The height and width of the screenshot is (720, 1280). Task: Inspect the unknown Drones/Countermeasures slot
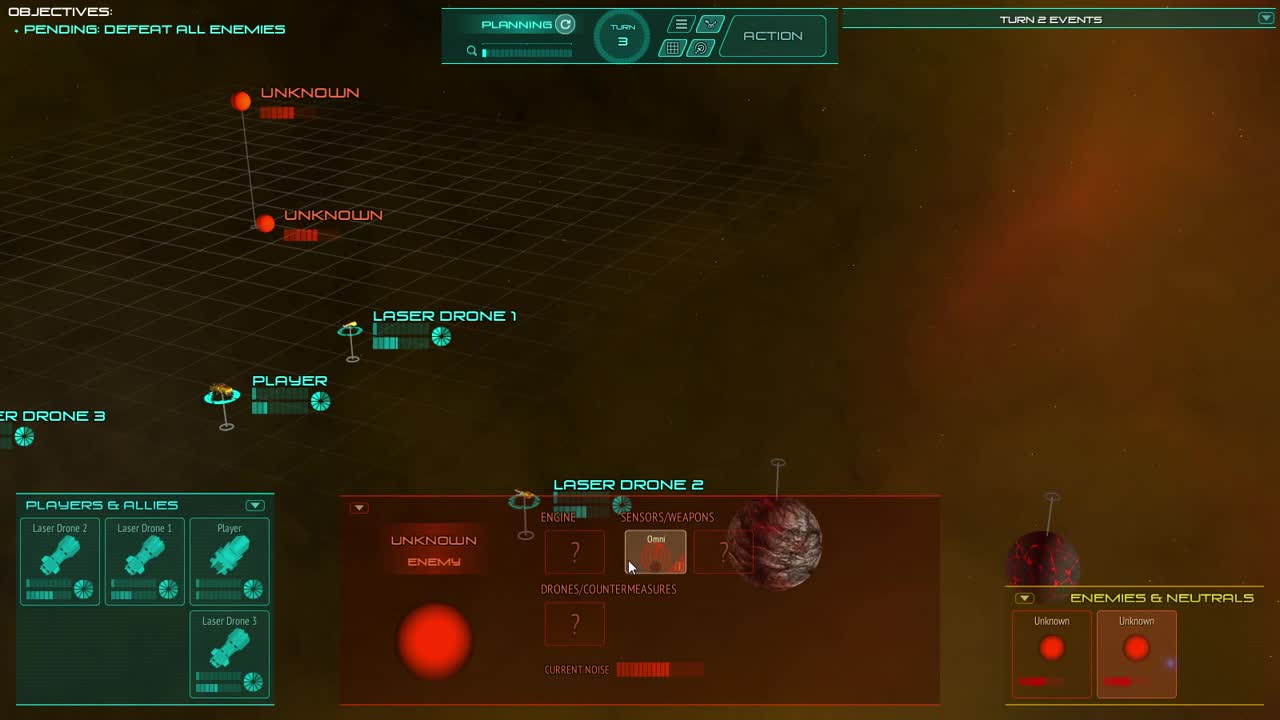[575, 623]
